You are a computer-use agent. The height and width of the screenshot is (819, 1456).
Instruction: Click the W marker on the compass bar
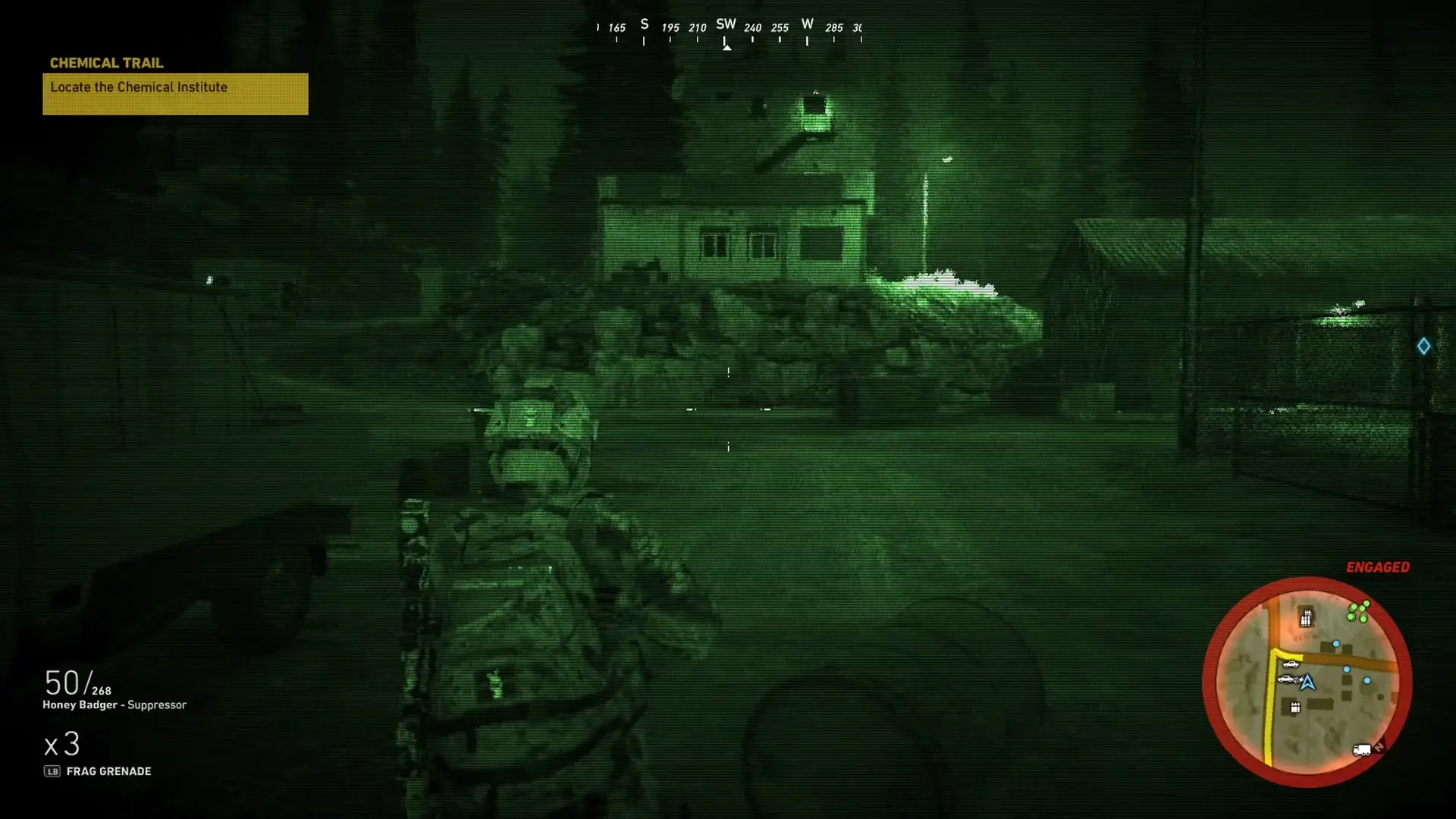(x=806, y=24)
